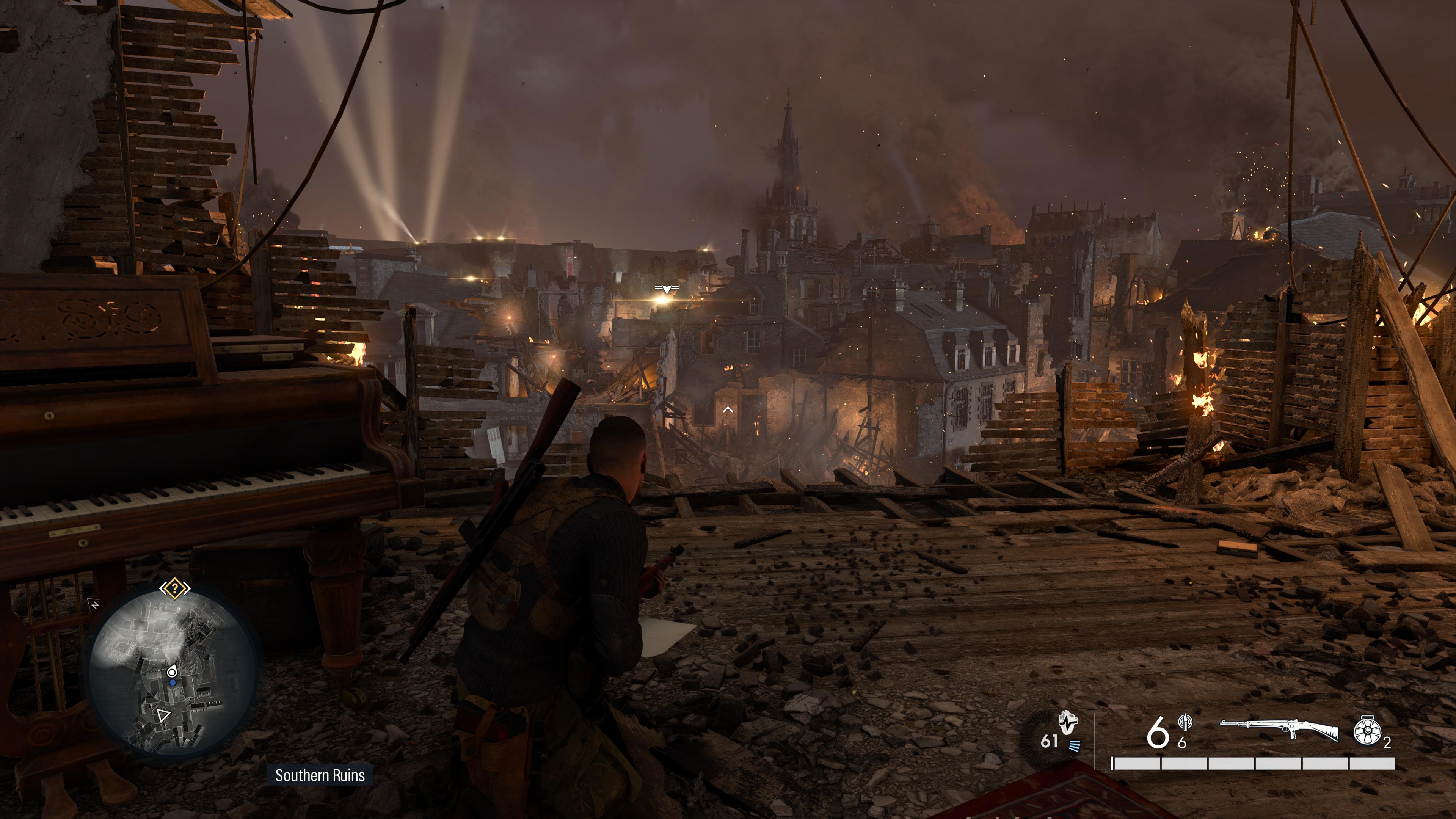Click the heart rate icon

click(x=1068, y=722)
